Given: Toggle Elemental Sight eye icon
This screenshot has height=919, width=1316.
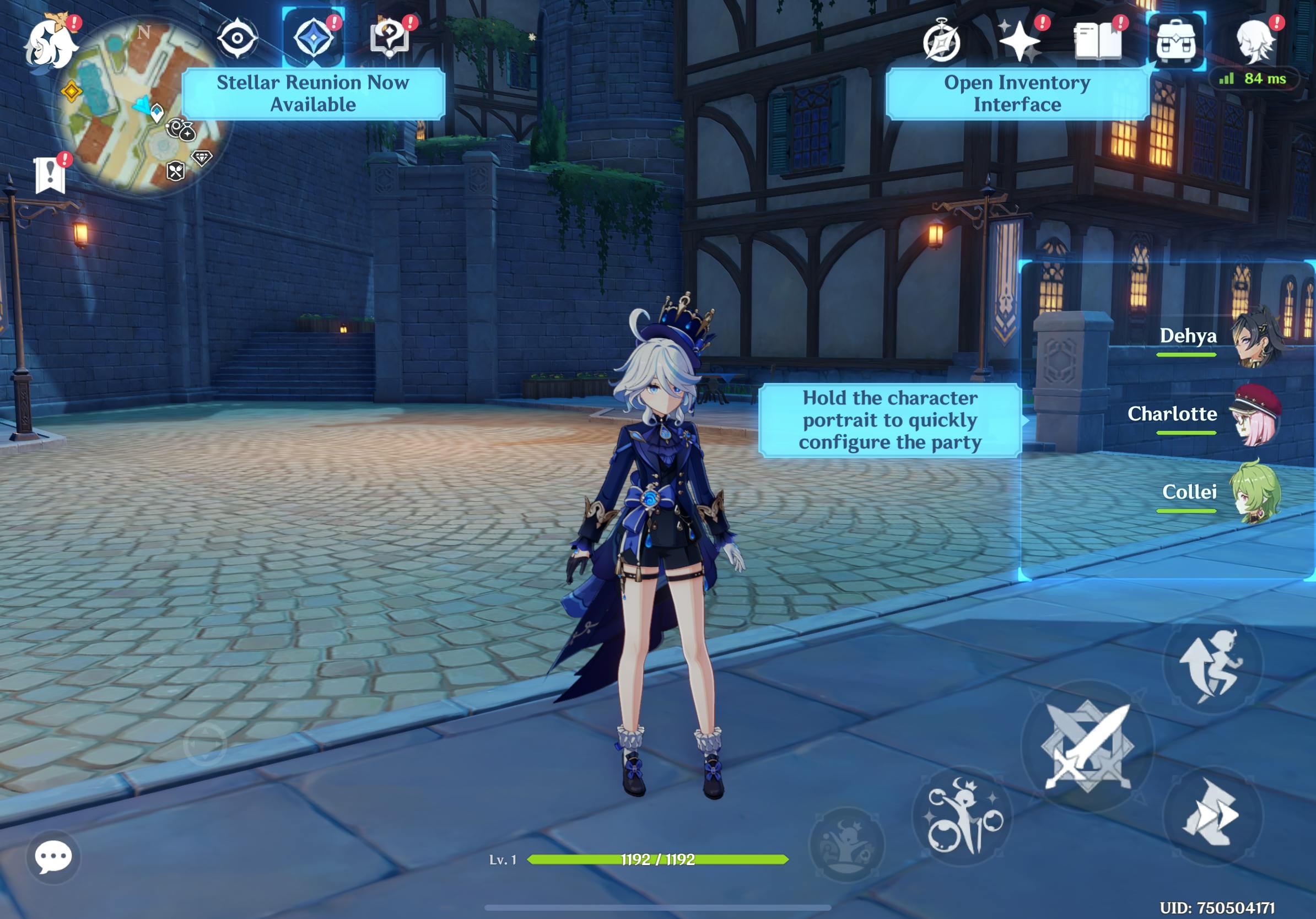Looking at the screenshot, I should pyautogui.click(x=238, y=39).
